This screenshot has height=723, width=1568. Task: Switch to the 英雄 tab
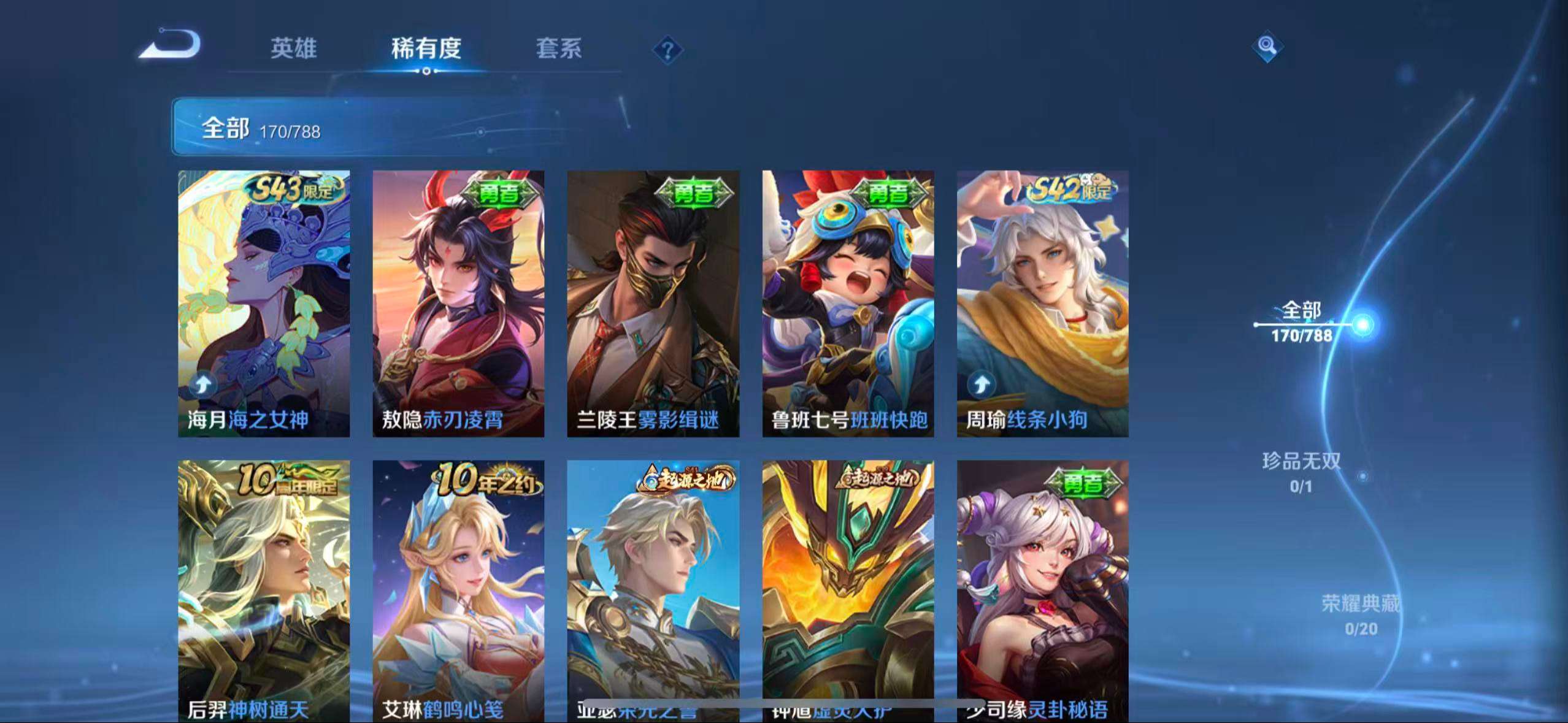(x=293, y=49)
